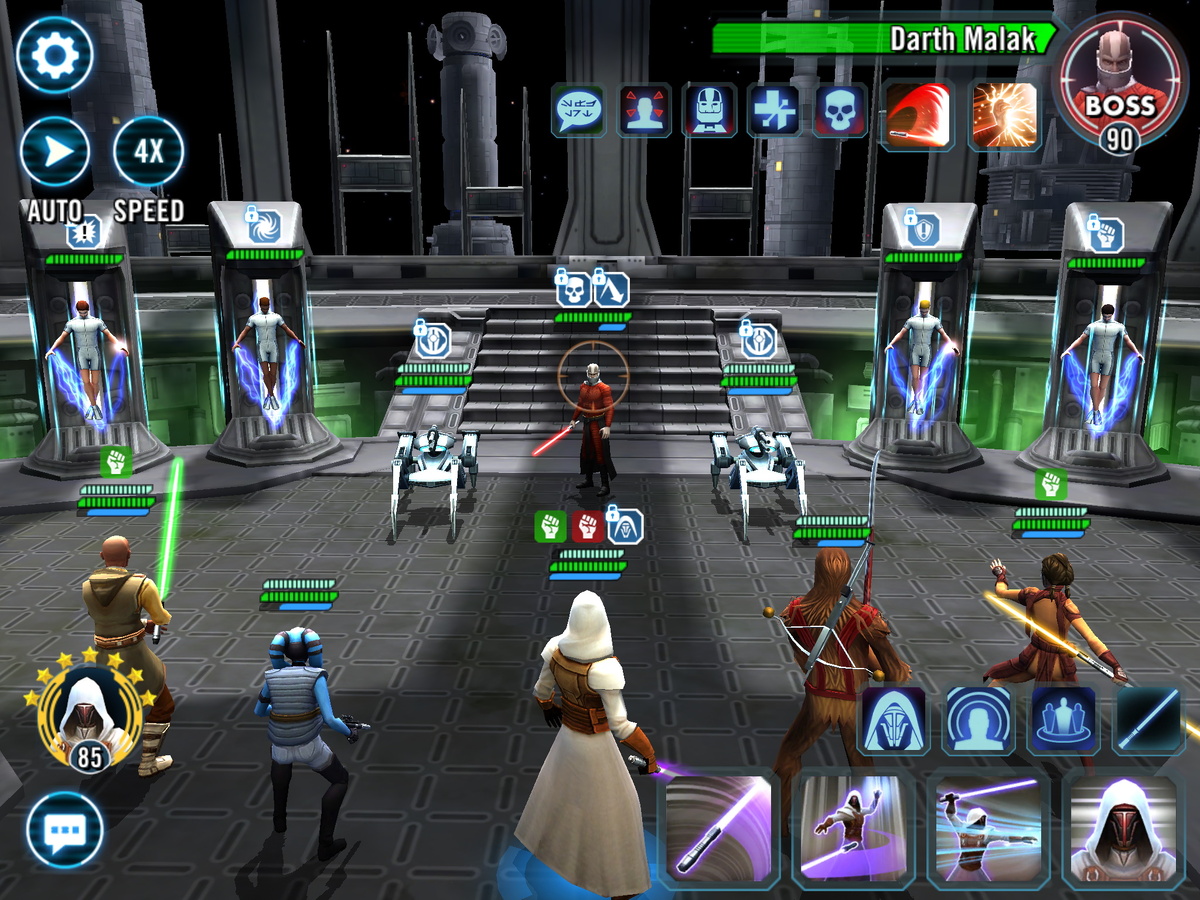
Task: Toggle AUTO battle mode
Action: tap(55, 152)
